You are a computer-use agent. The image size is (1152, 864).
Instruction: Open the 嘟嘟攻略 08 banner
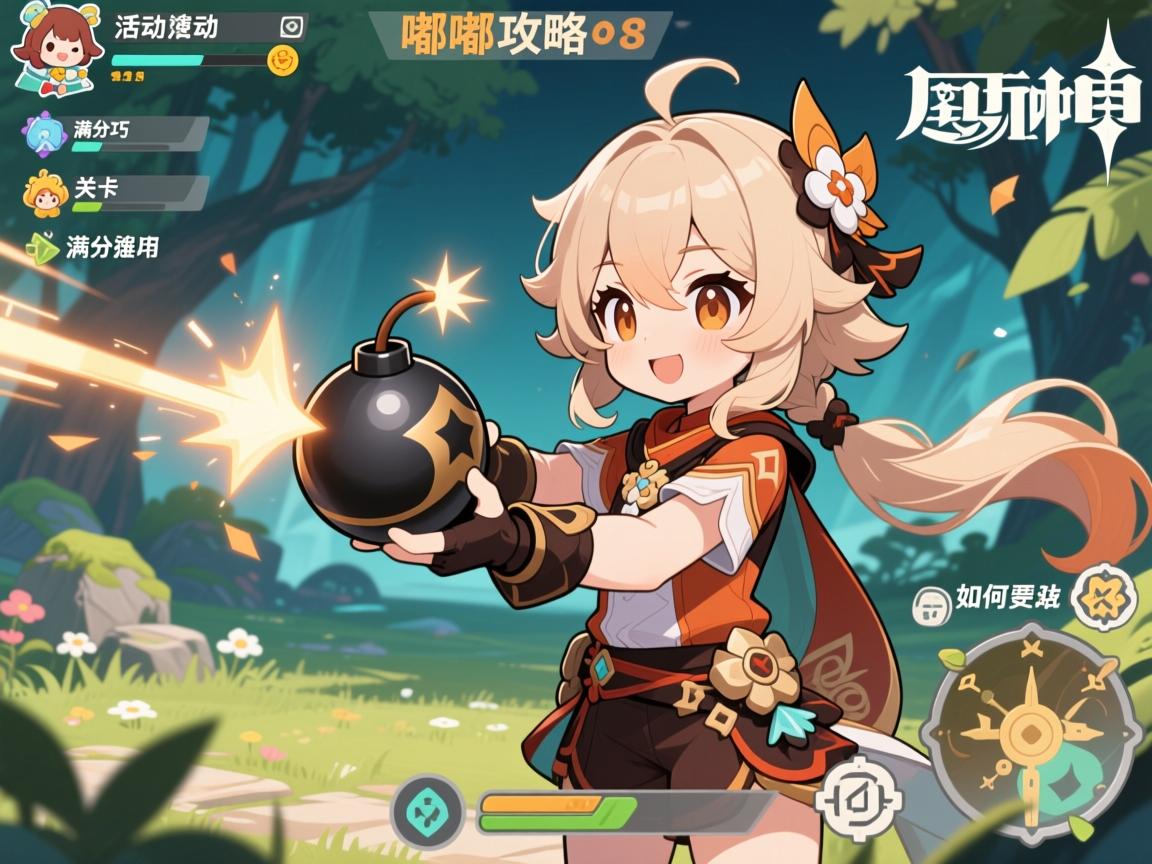tap(520, 35)
